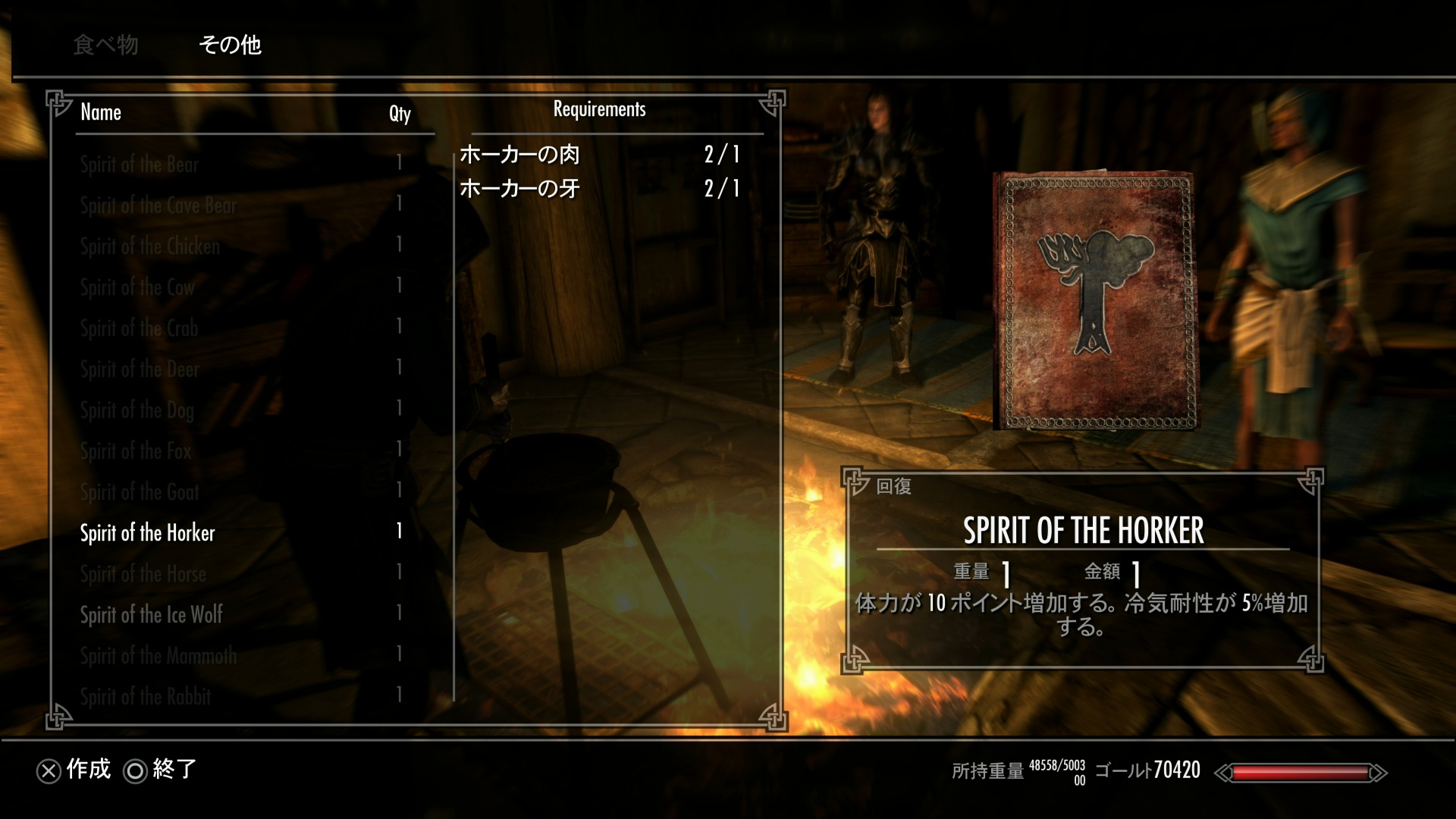The height and width of the screenshot is (819, 1456).
Task: Choose Spirit of the Horse recipe
Action: (143, 574)
